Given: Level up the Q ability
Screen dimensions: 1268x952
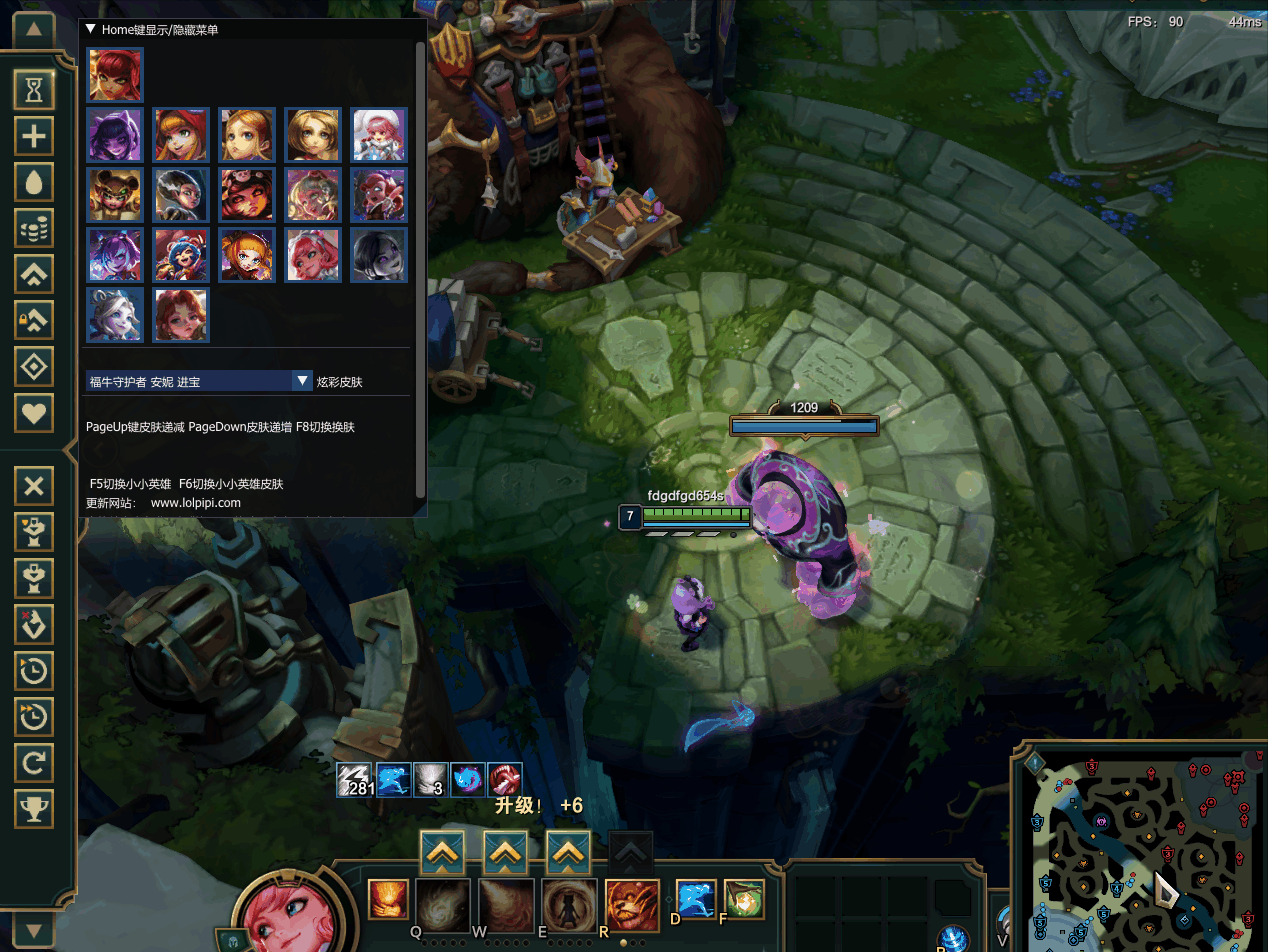Looking at the screenshot, I should [441, 853].
